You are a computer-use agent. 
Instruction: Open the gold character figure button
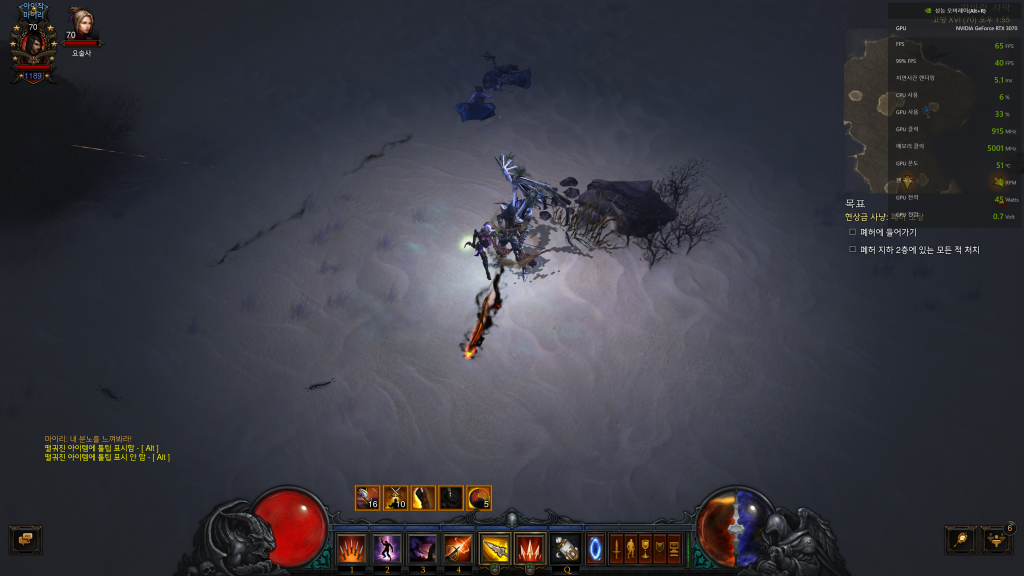[x=631, y=548]
